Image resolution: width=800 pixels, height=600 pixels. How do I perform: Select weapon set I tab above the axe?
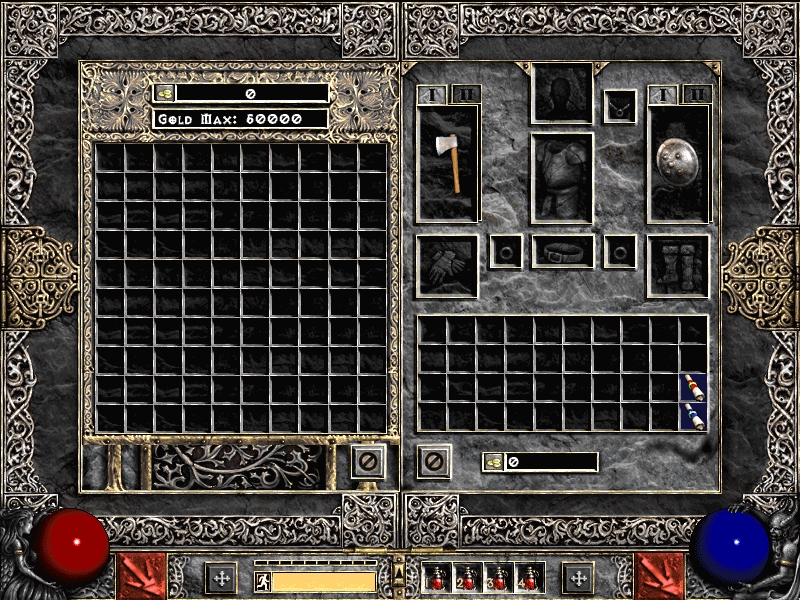pos(433,95)
